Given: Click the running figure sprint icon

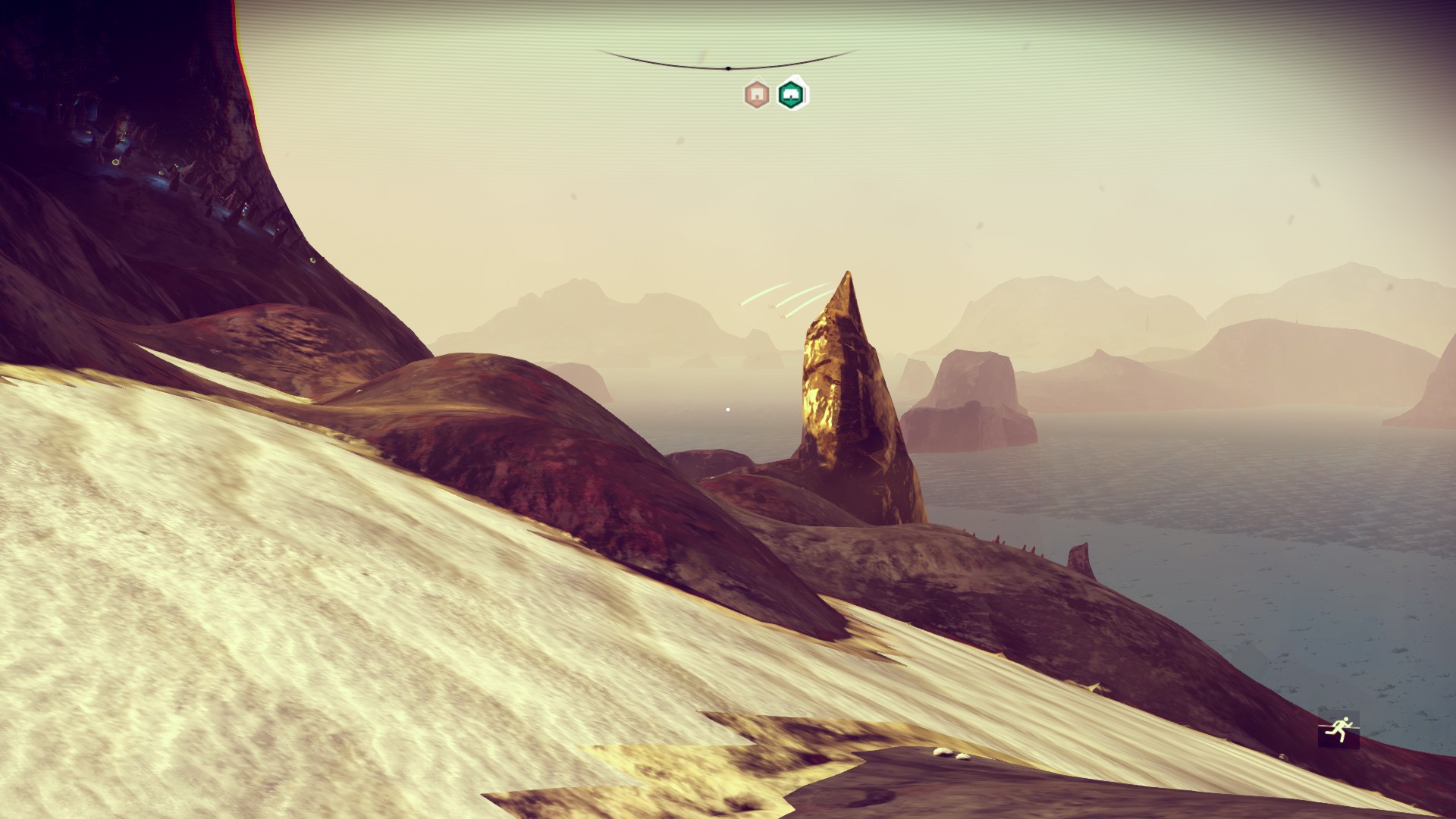Looking at the screenshot, I should coord(1338,731).
